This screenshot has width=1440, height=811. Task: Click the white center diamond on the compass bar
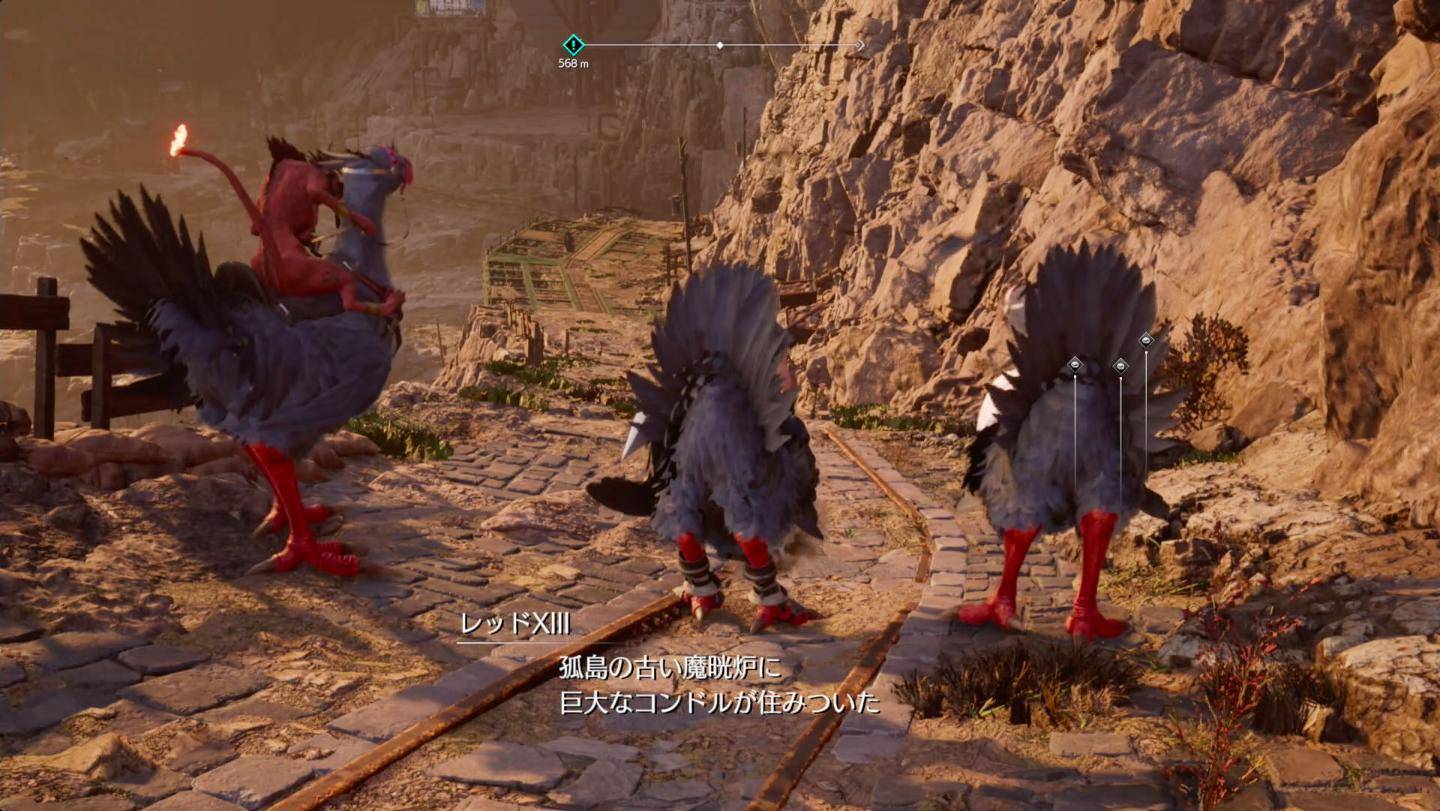pos(720,45)
